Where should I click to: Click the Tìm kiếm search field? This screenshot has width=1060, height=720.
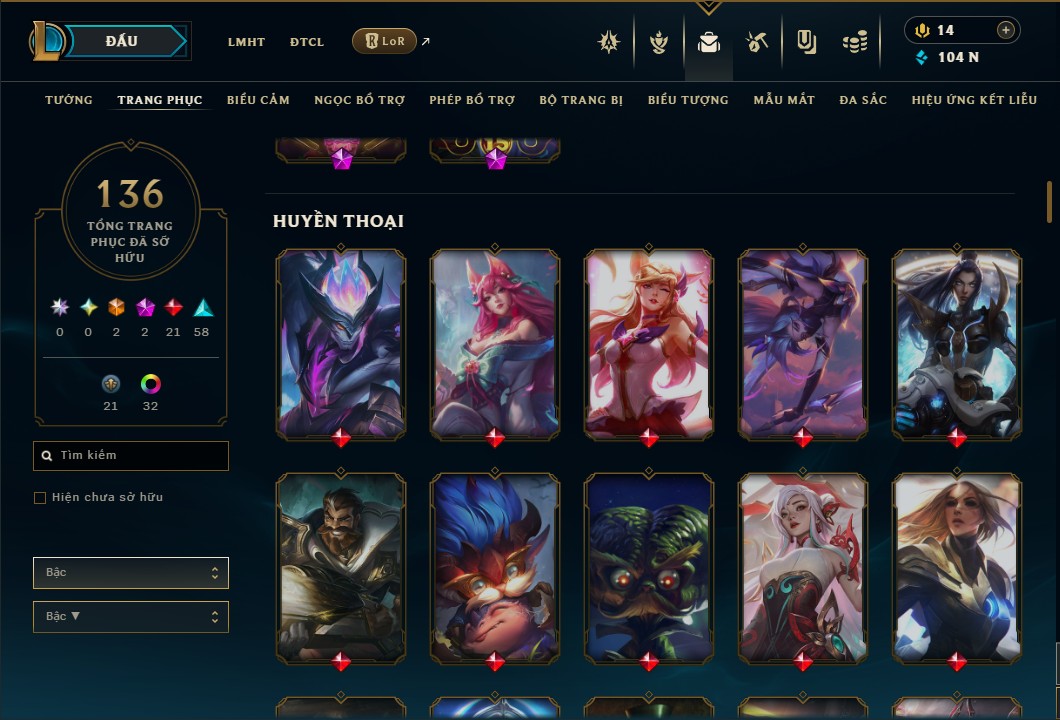[131, 456]
